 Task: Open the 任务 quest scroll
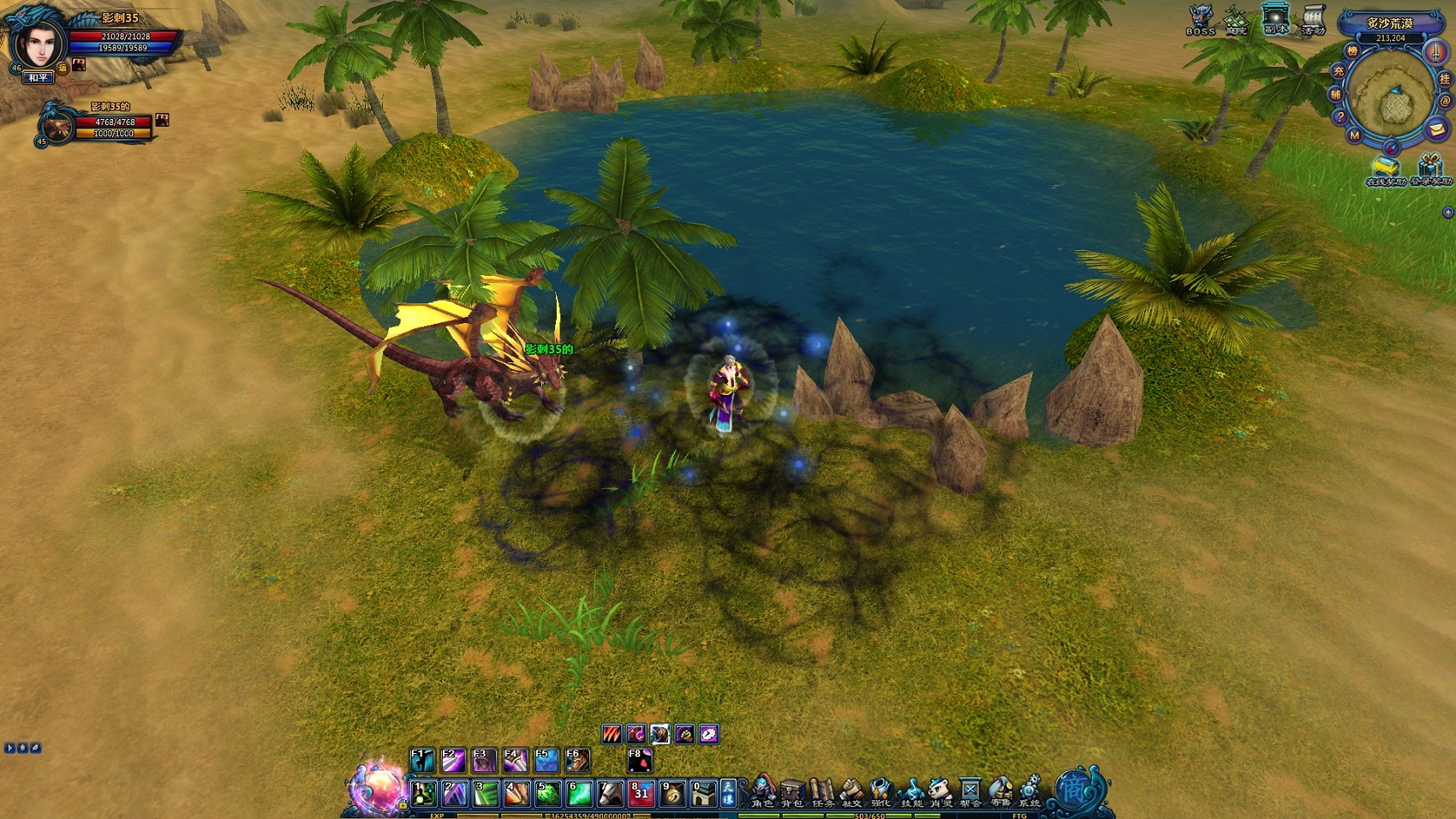pos(822,792)
